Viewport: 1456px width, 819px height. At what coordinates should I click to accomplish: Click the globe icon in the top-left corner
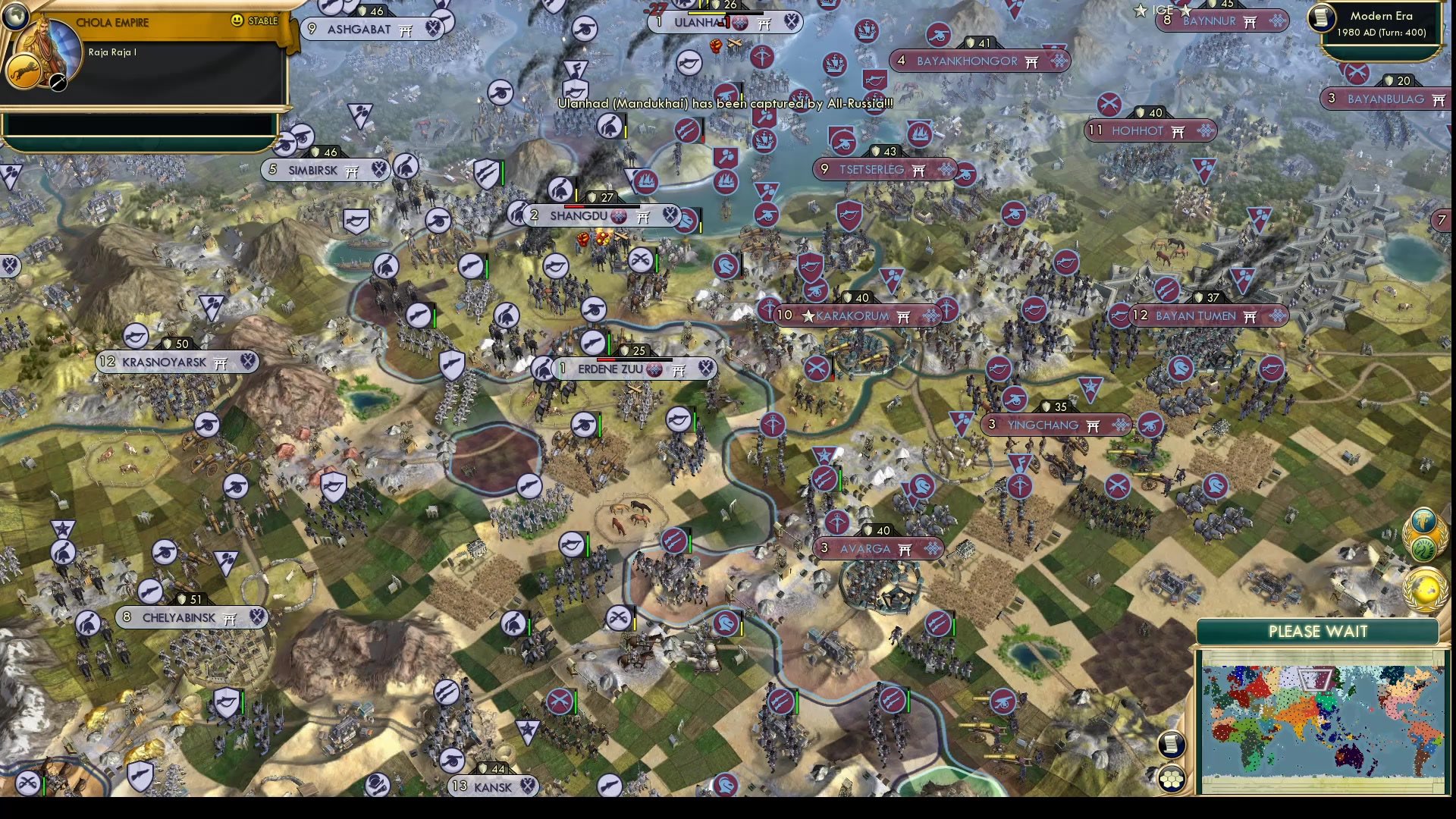[x=15, y=15]
